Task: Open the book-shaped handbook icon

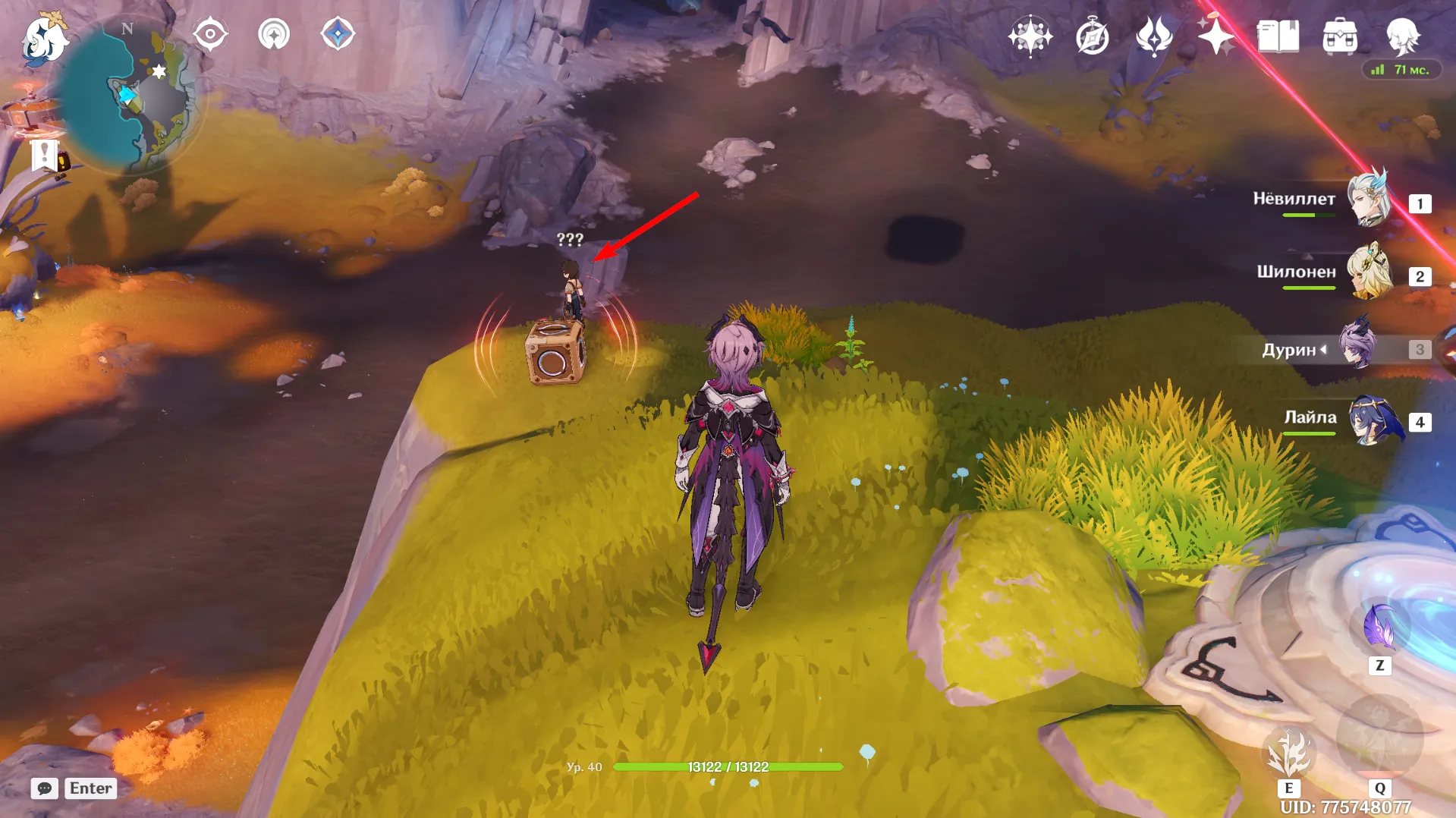Action: [x=1278, y=36]
